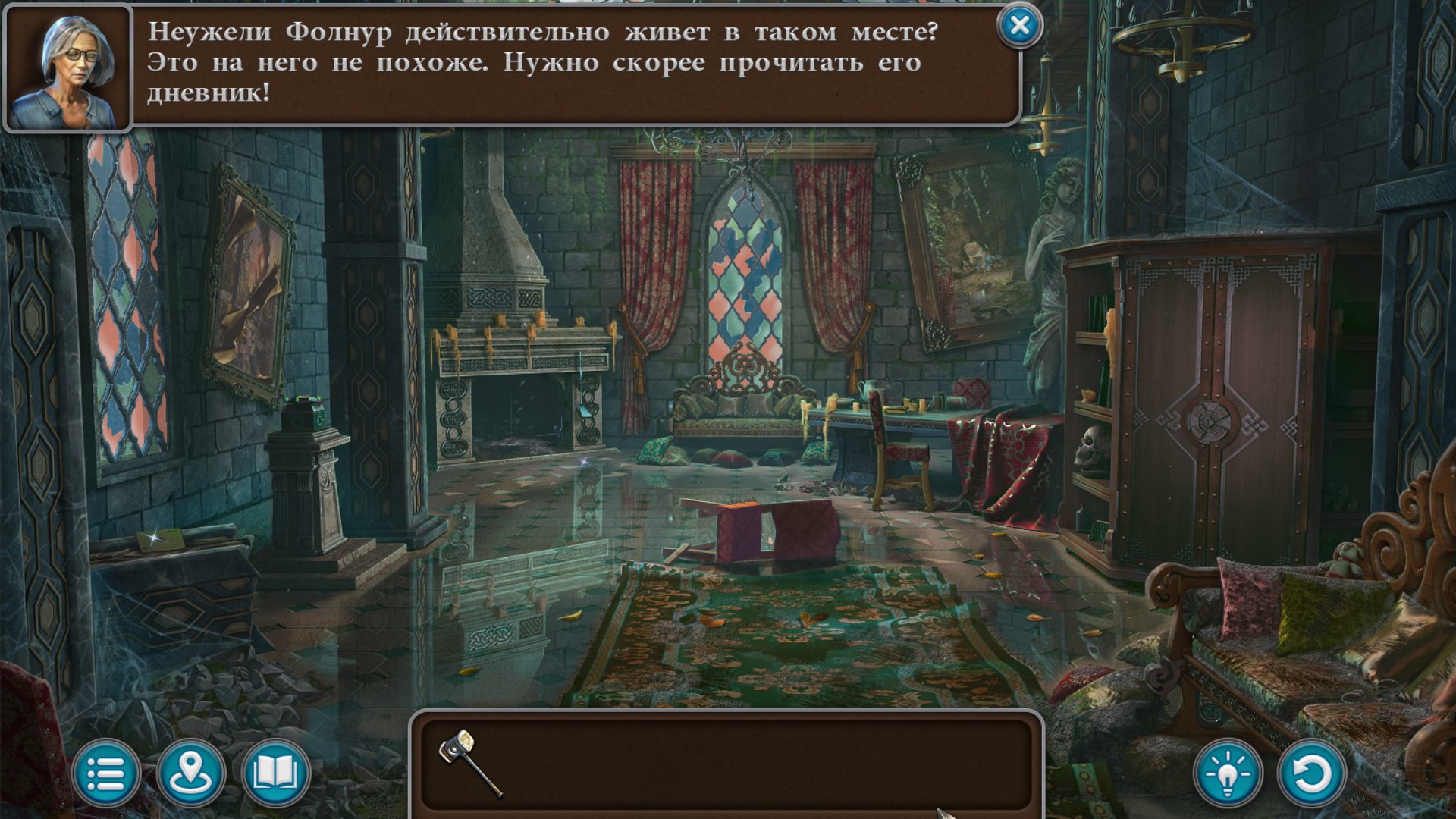Use the lightbulb hint button
This screenshot has height=819, width=1456.
pyautogui.click(x=1228, y=774)
